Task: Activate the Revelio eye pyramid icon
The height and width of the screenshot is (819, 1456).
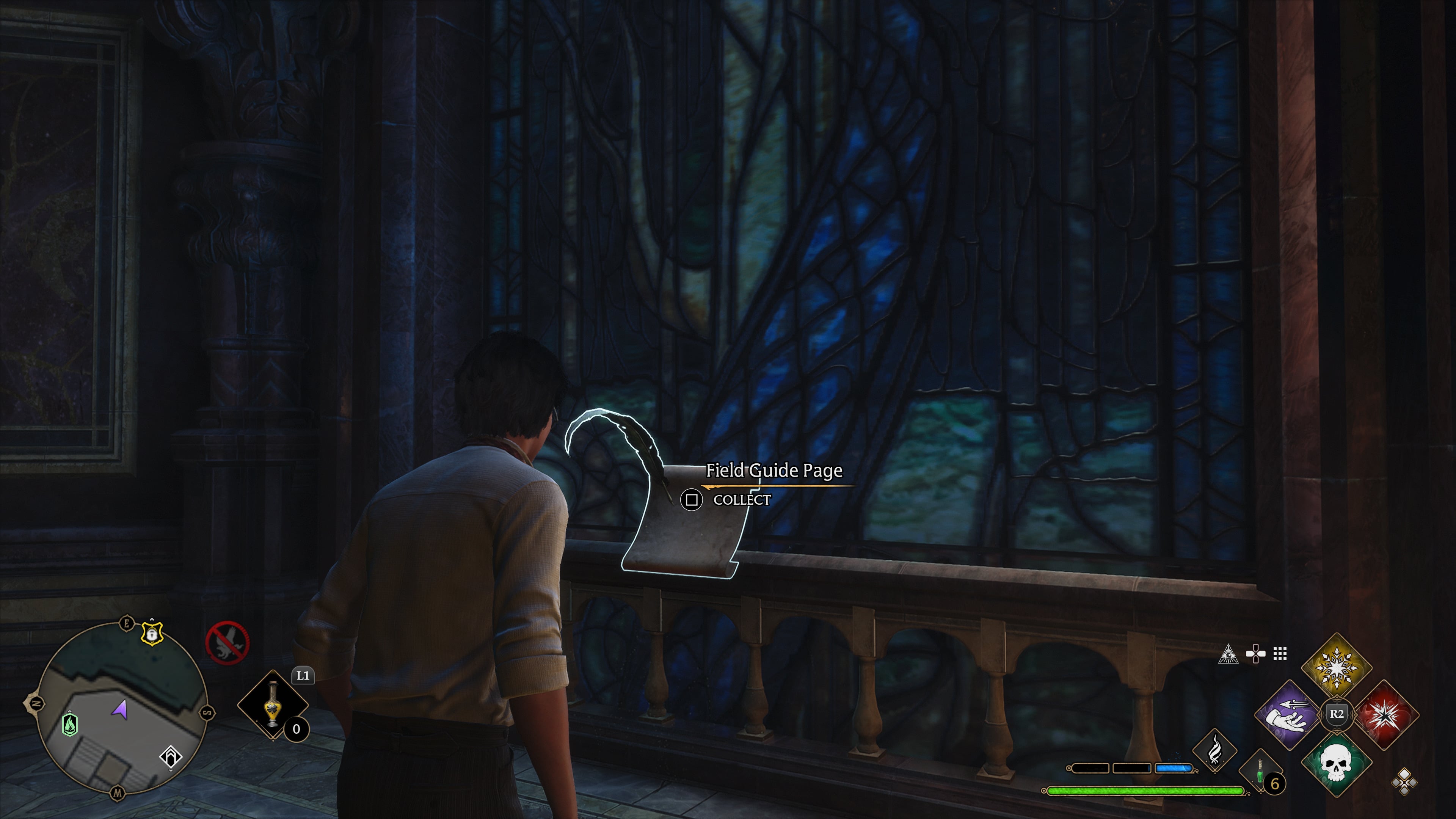Action: click(1228, 654)
